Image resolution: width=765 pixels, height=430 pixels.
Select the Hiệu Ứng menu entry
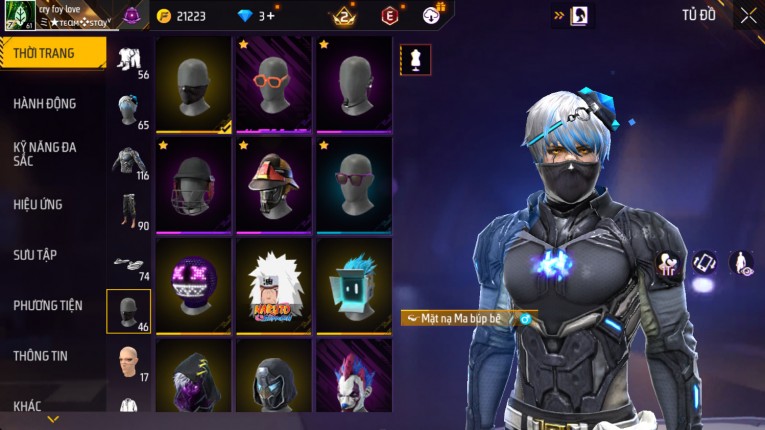[38, 204]
